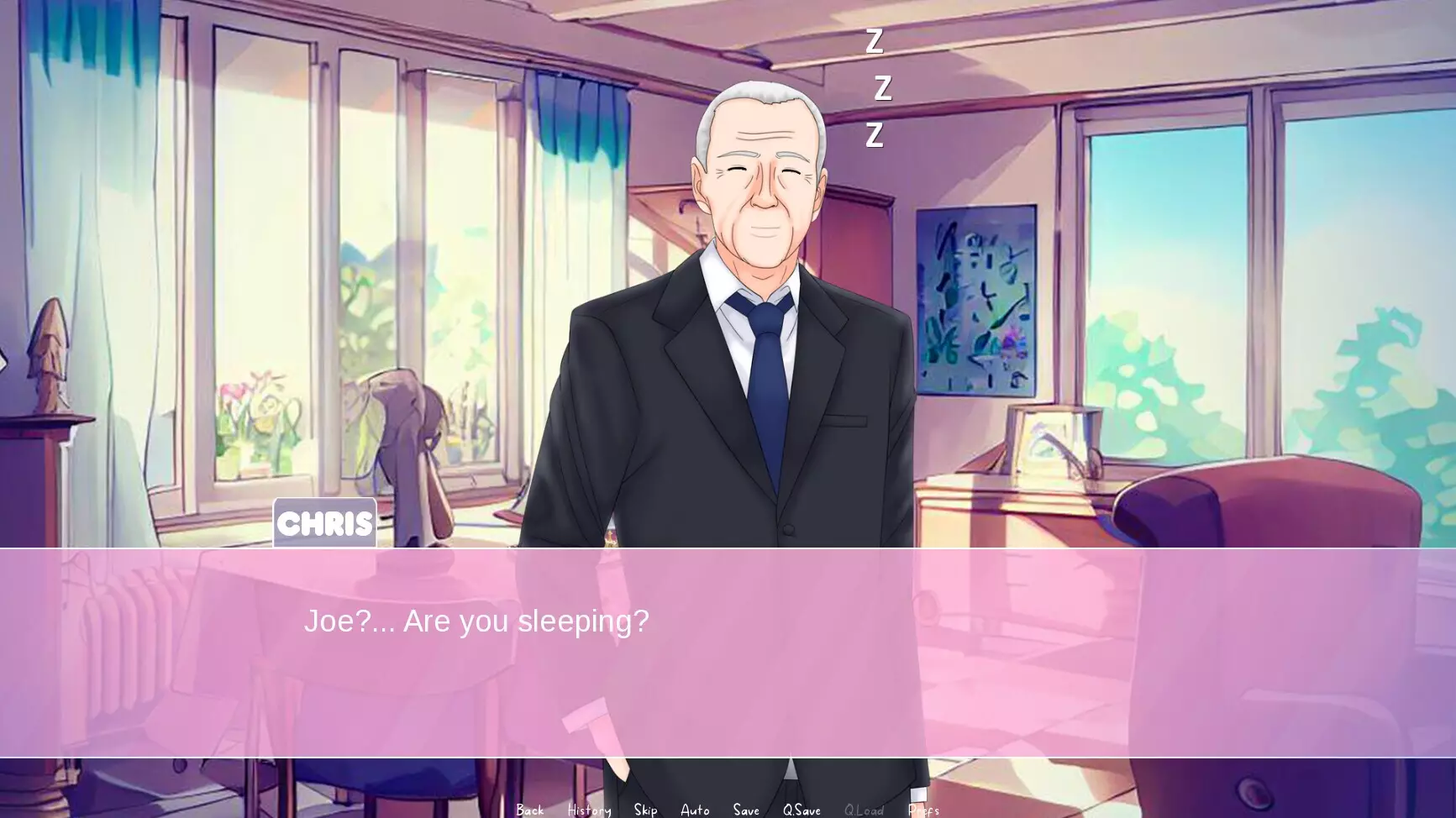Enable Skip mode to fast-forward text

tap(645, 809)
